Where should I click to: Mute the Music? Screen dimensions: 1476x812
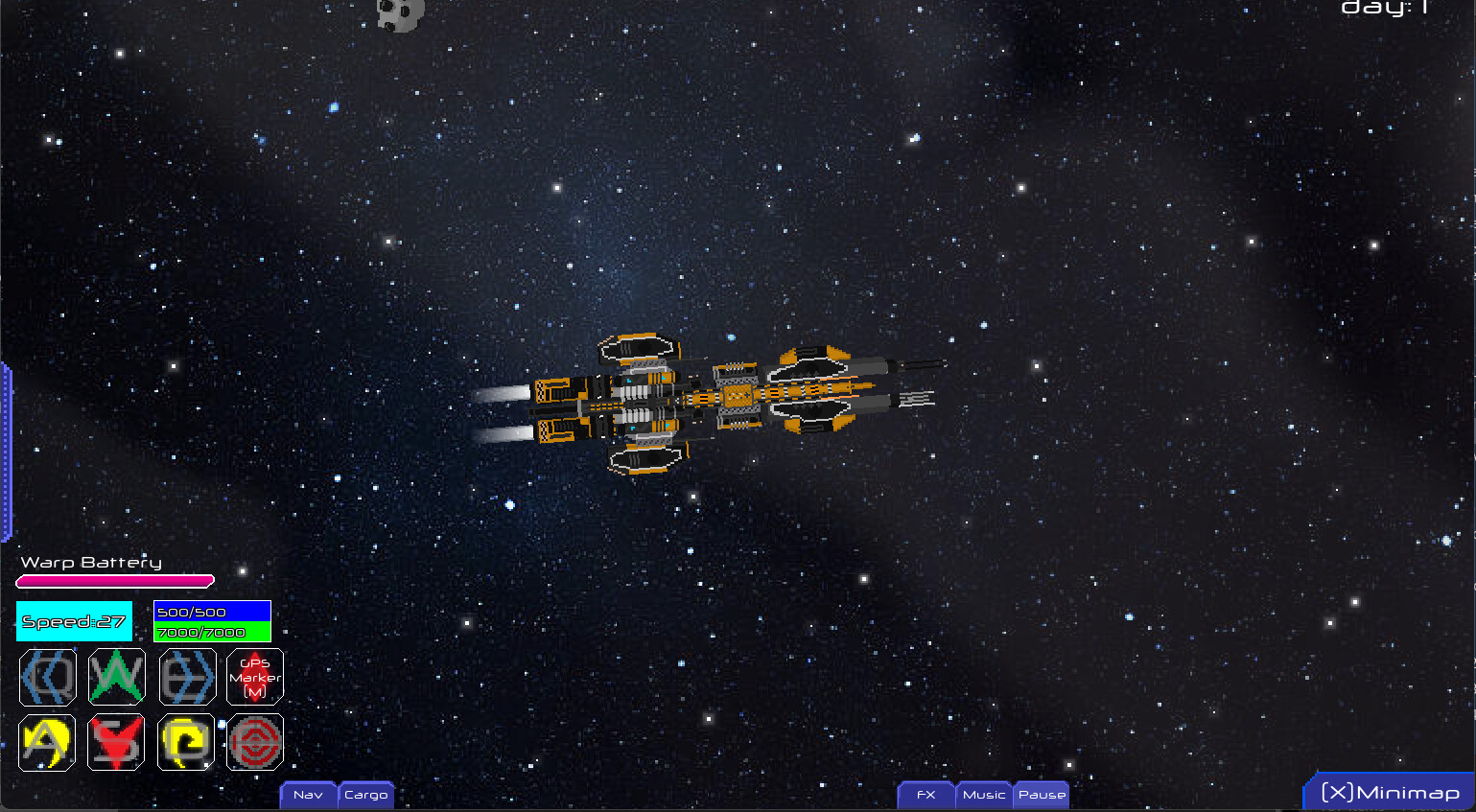(983, 795)
